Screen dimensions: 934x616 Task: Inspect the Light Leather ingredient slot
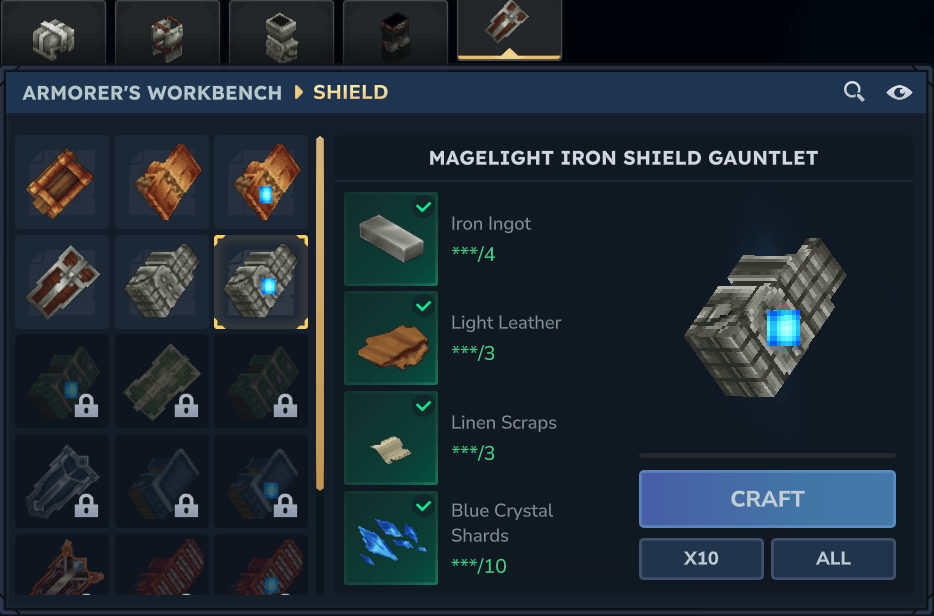point(391,338)
